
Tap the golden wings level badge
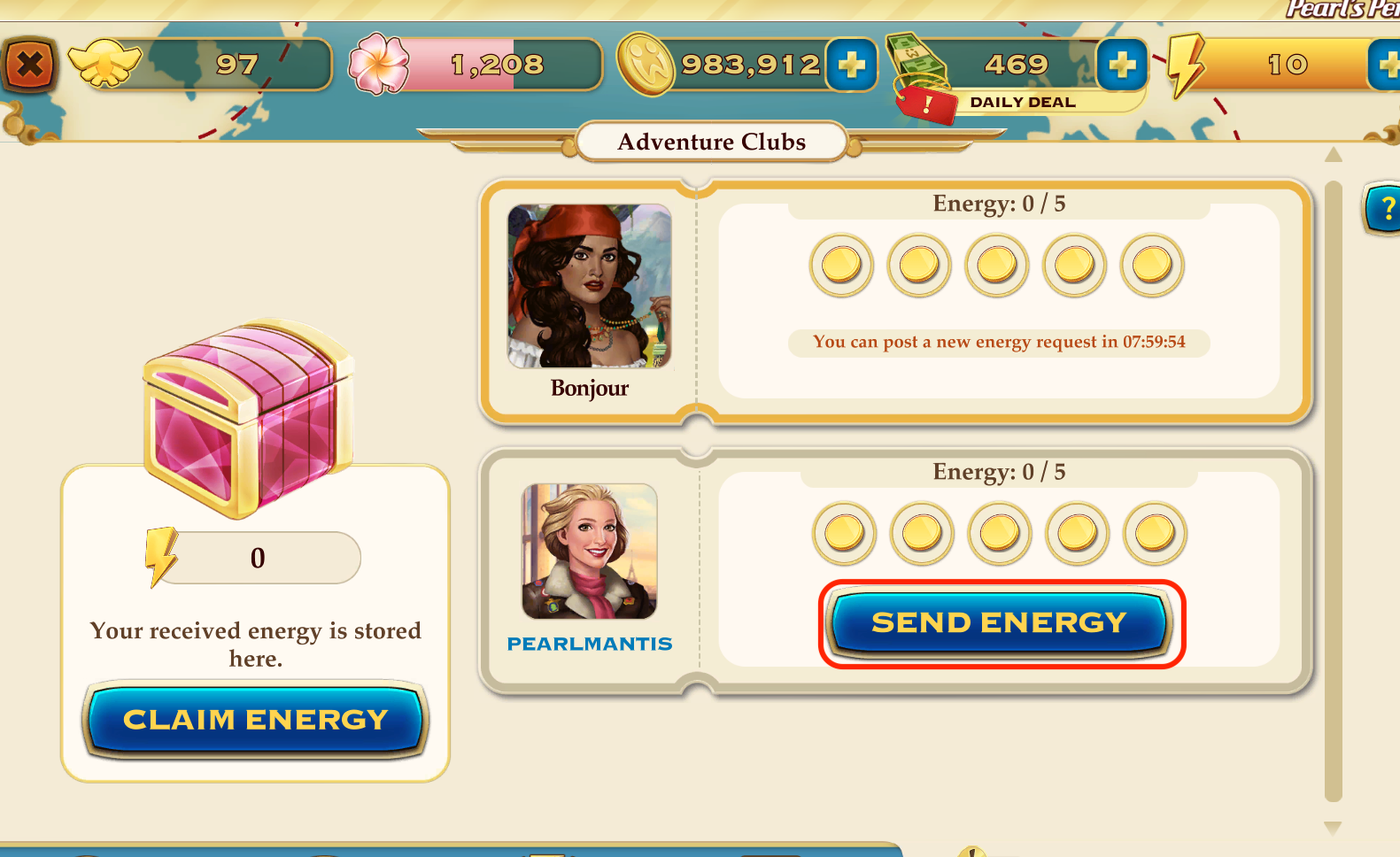pos(105,65)
